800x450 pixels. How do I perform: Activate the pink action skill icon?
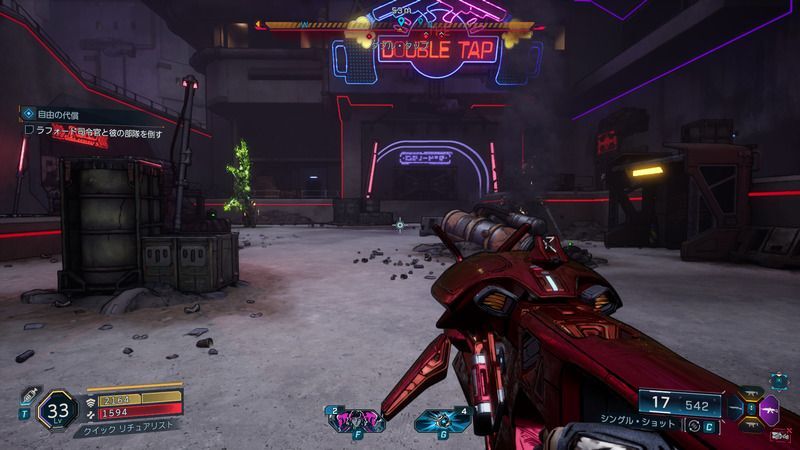tap(357, 420)
